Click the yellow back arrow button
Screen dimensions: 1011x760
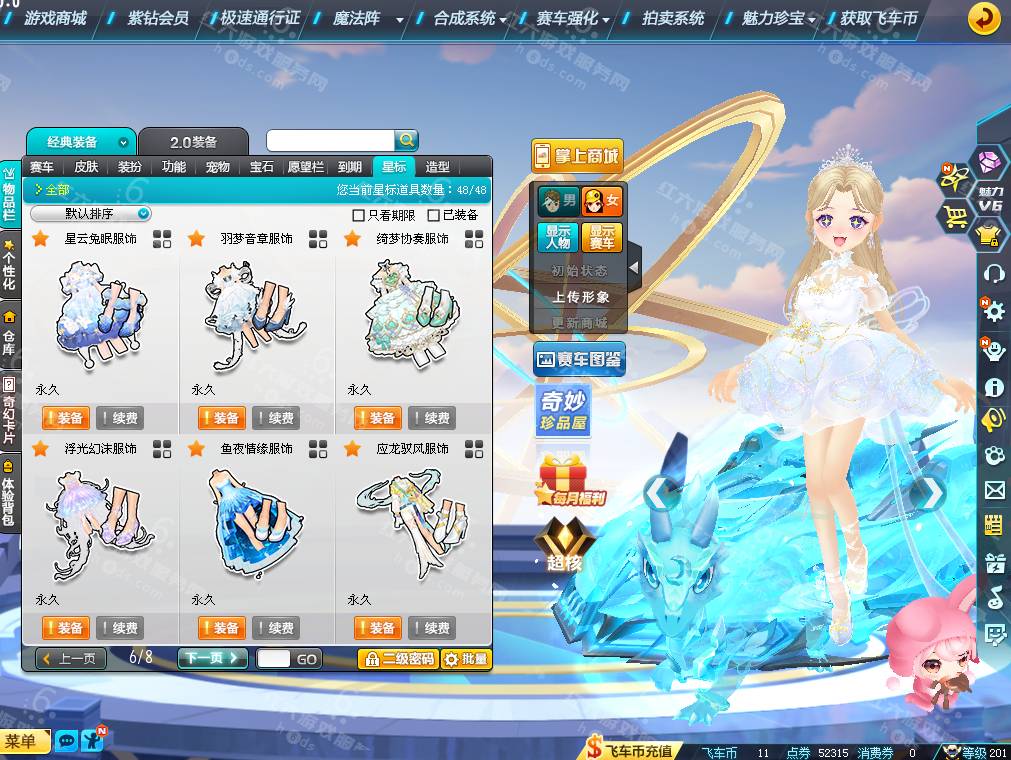[984, 19]
